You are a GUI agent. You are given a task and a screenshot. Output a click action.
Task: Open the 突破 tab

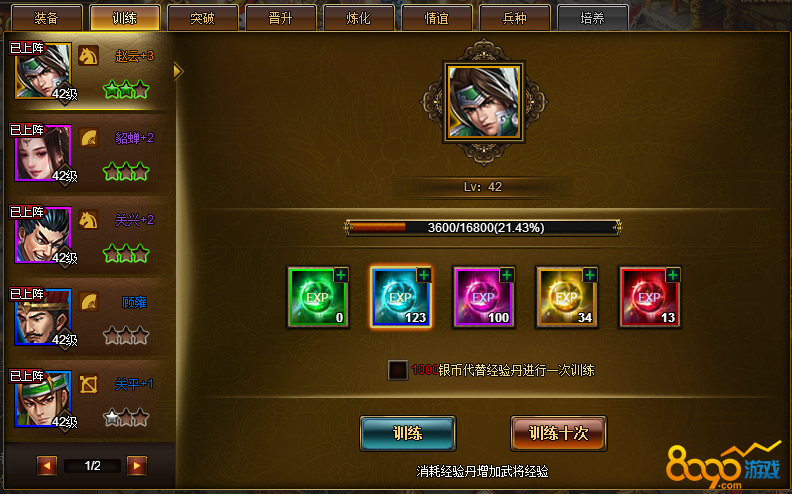point(202,18)
